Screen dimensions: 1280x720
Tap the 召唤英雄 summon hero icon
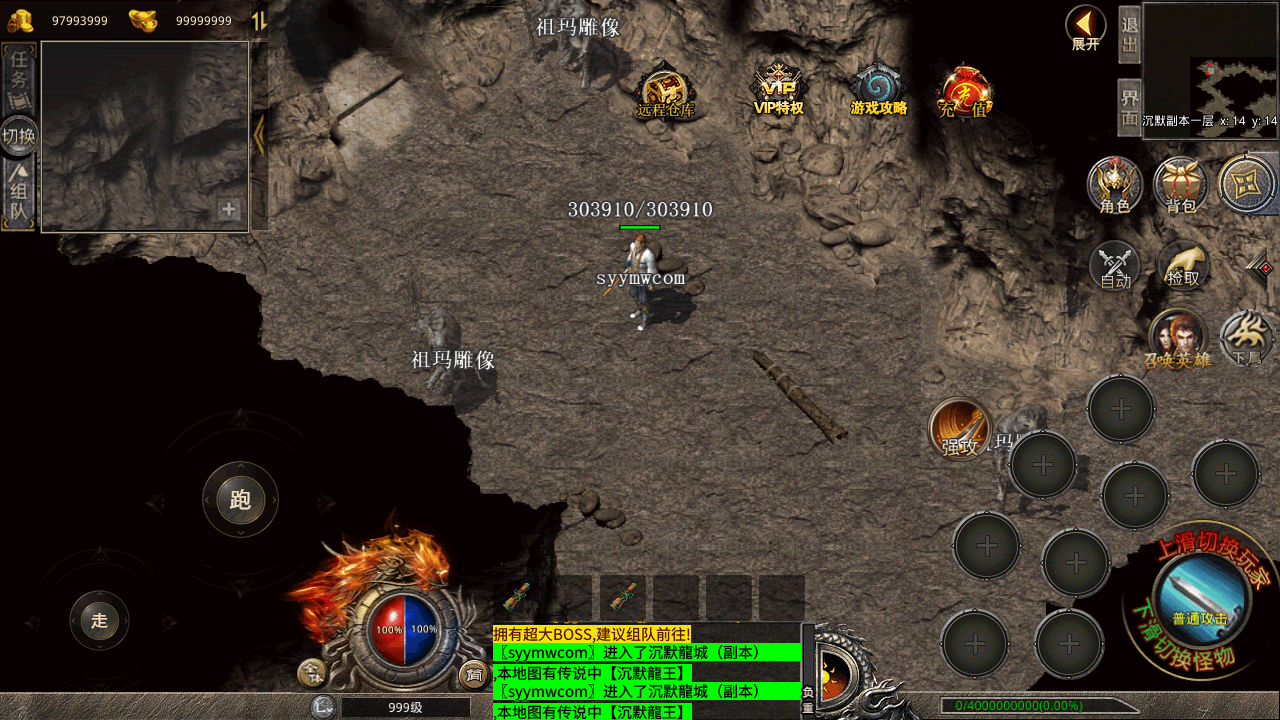coord(1177,338)
